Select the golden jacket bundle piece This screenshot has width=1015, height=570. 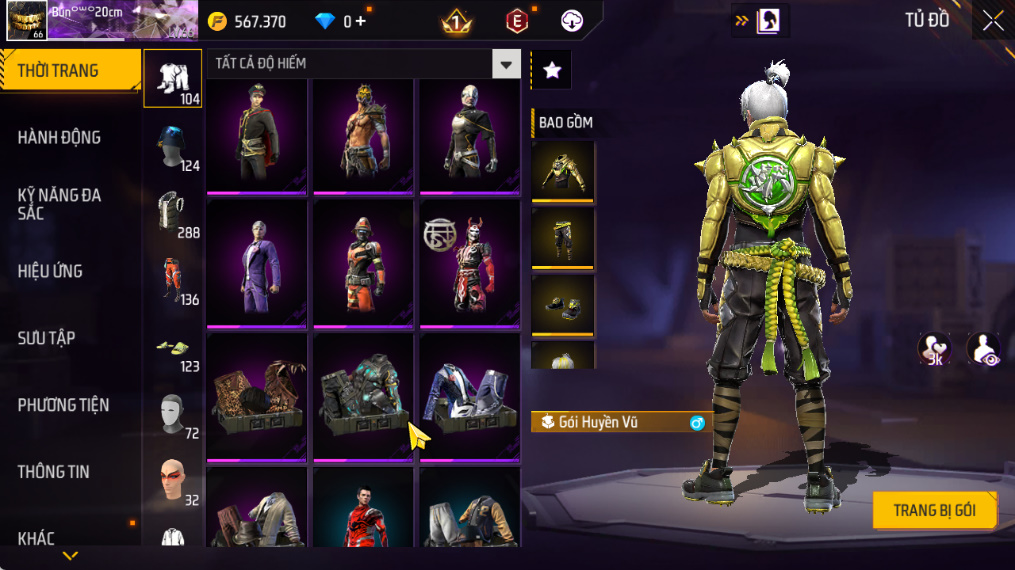click(563, 171)
